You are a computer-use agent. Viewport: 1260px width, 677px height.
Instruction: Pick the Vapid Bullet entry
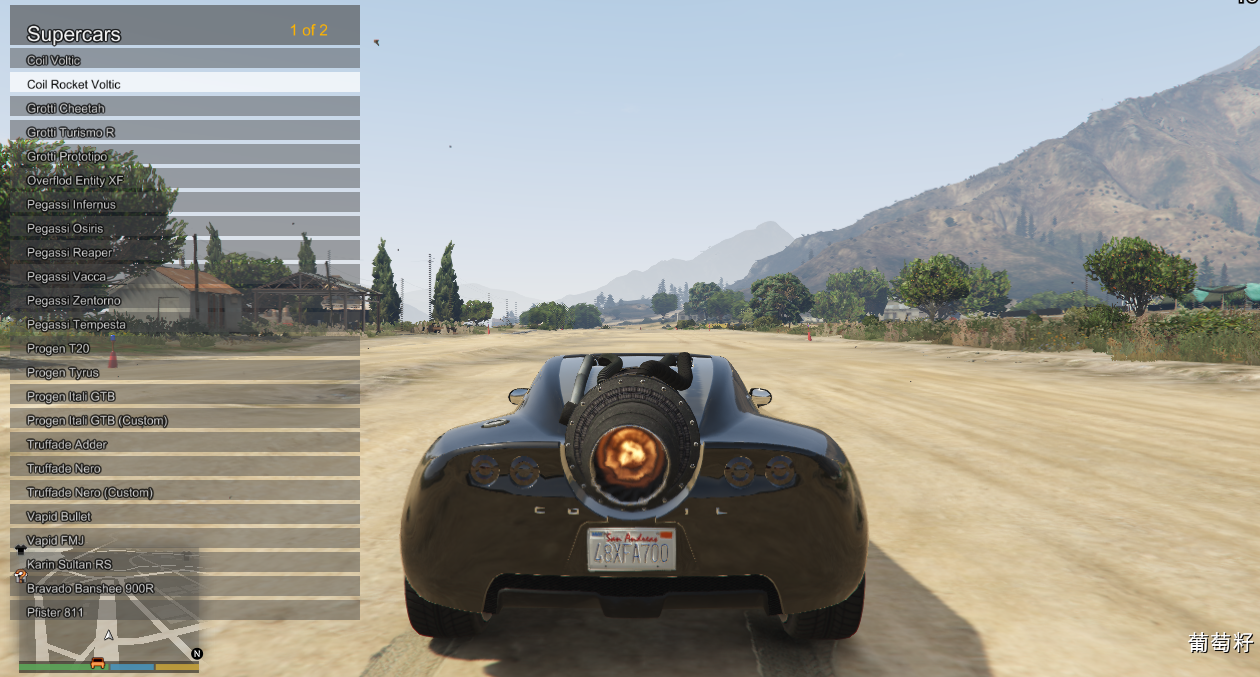[x=185, y=516]
